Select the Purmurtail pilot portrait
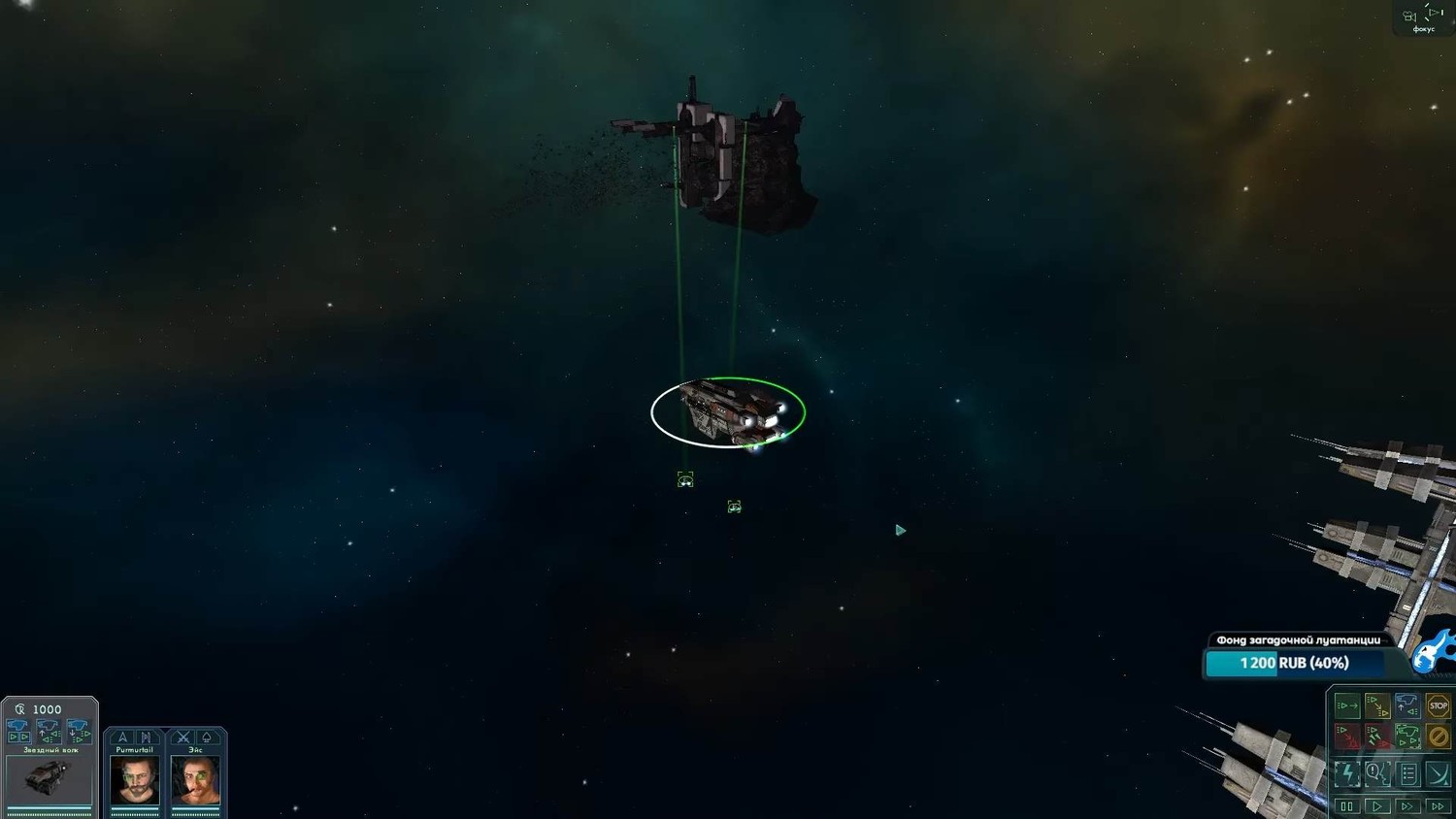This screenshot has width=1456, height=819. tap(135, 780)
